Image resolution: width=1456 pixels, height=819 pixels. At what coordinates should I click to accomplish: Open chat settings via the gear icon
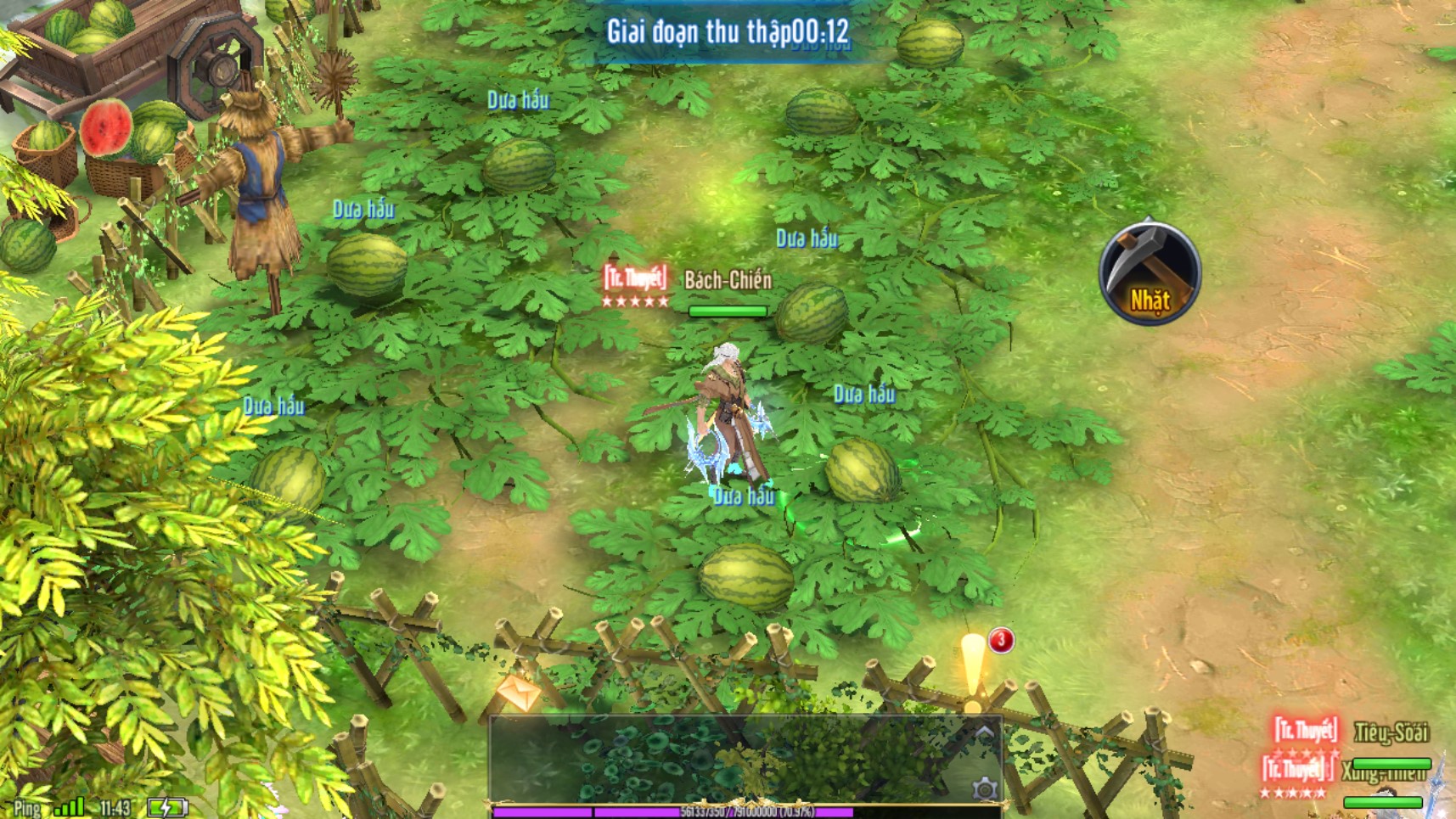[984, 788]
